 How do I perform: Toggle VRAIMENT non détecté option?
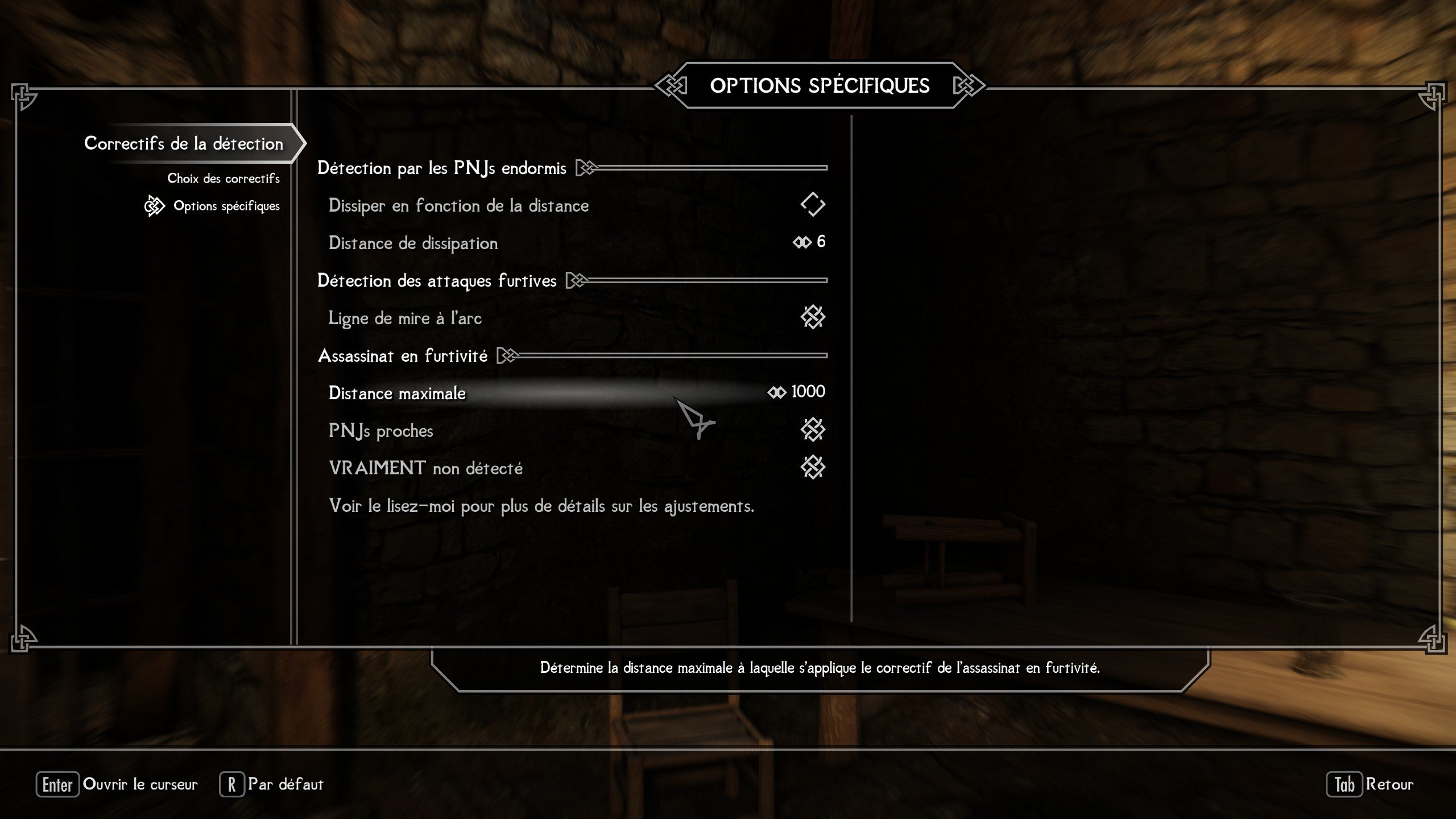click(x=812, y=468)
